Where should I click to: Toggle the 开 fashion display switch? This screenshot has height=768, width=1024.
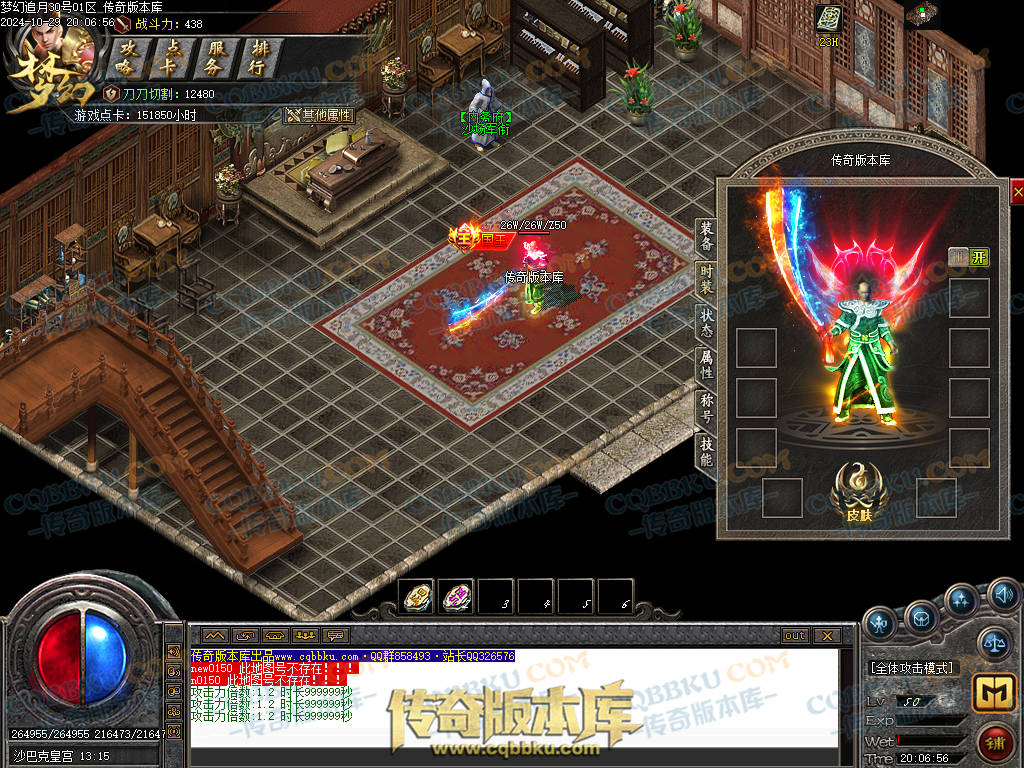(979, 256)
